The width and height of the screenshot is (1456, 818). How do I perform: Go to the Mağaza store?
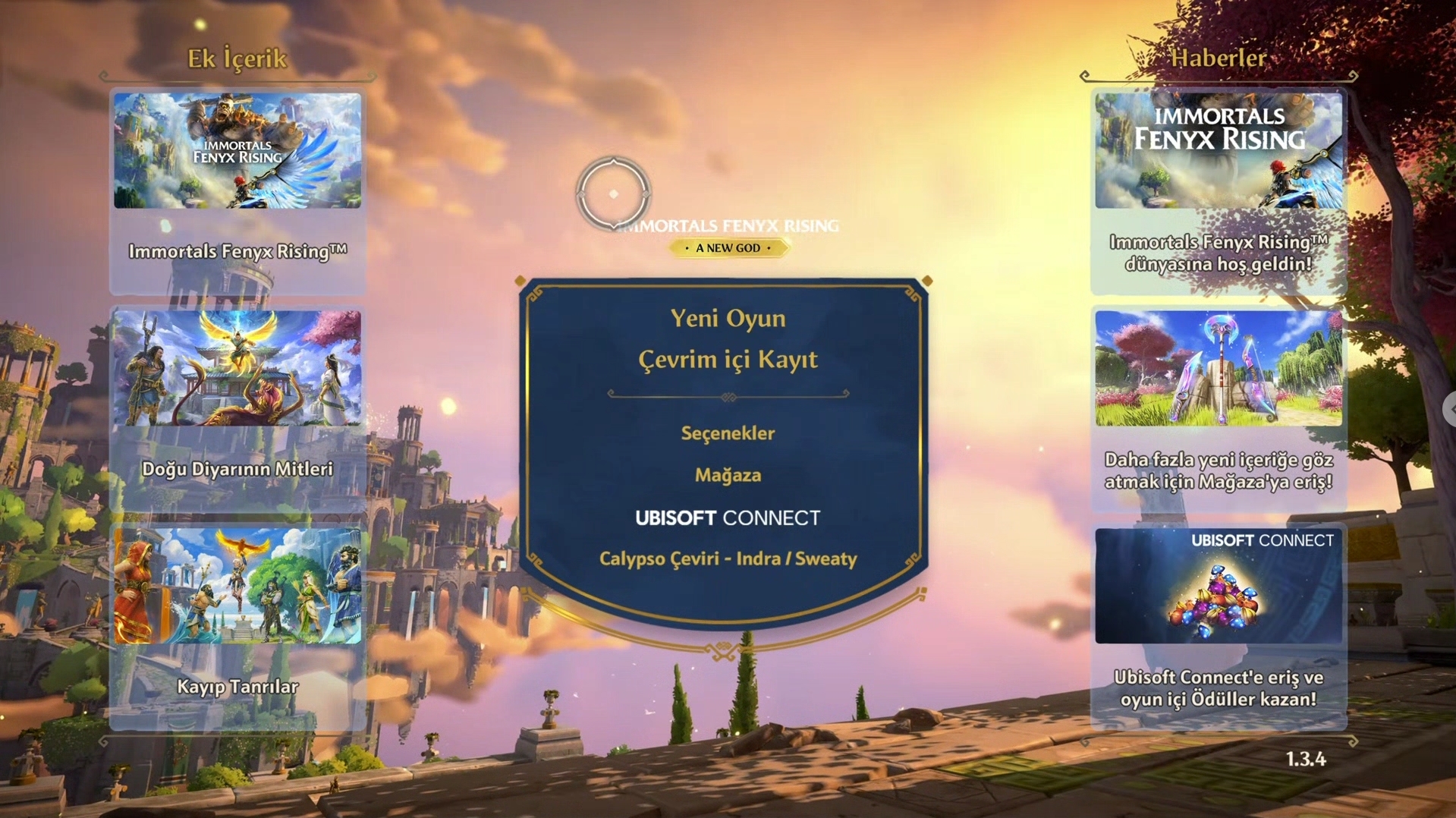728,475
